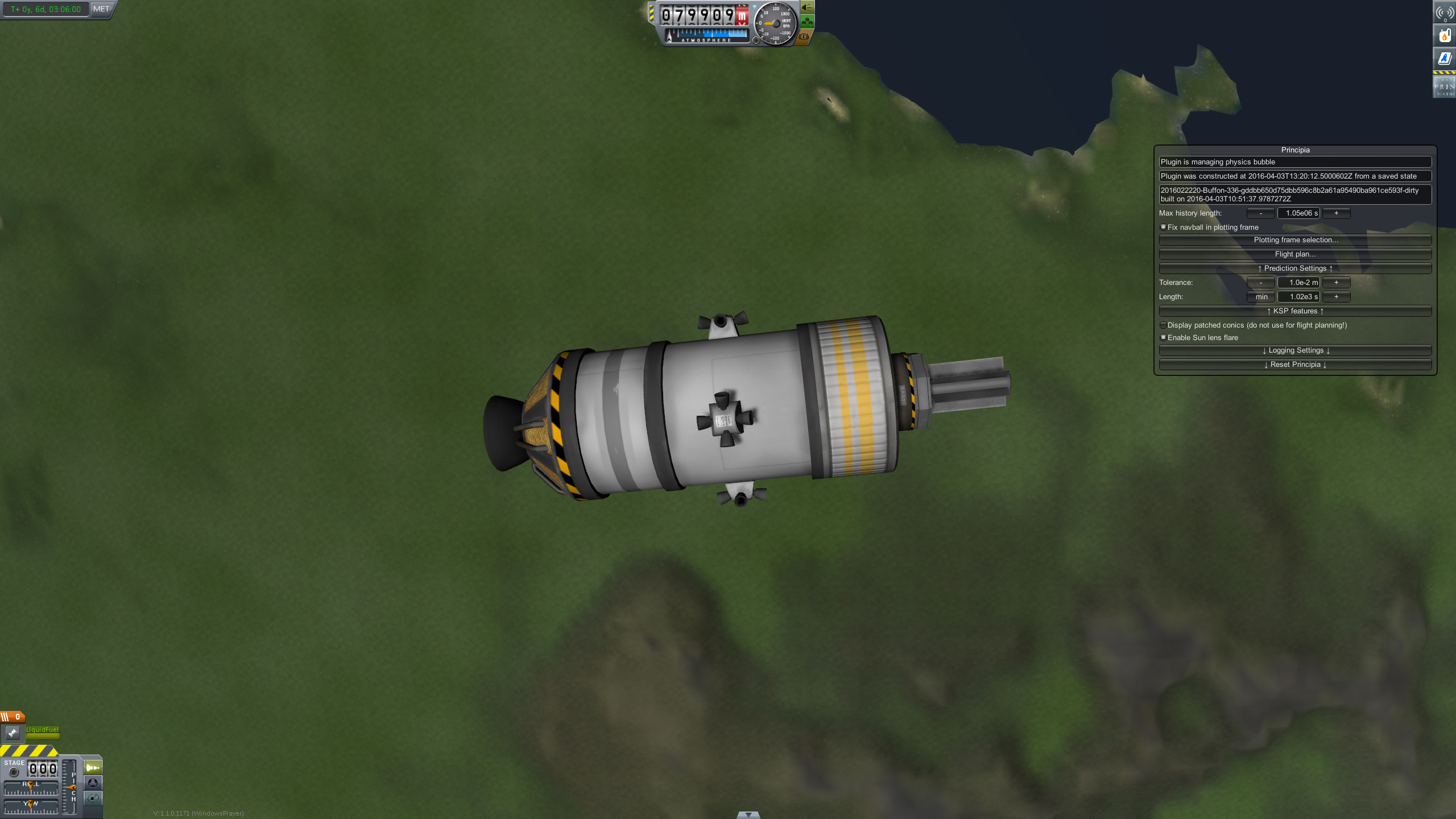
Task: Decrease the max history length
Action: 1260,213
